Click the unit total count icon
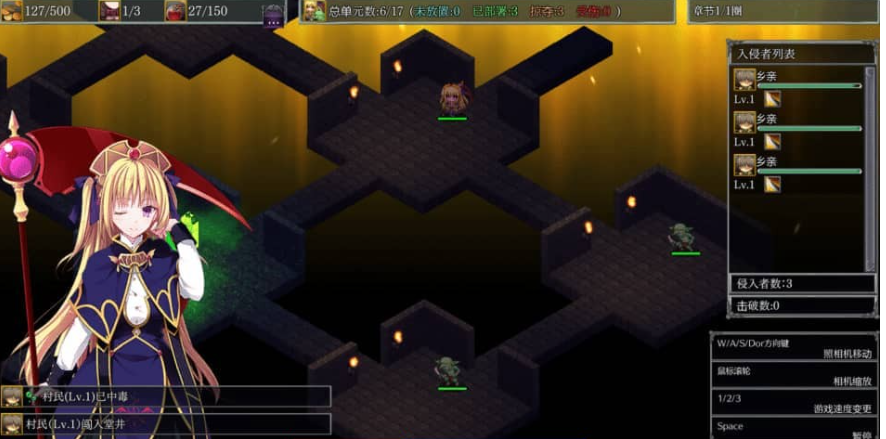The height and width of the screenshot is (439, 886). click(x=314, y=11)
